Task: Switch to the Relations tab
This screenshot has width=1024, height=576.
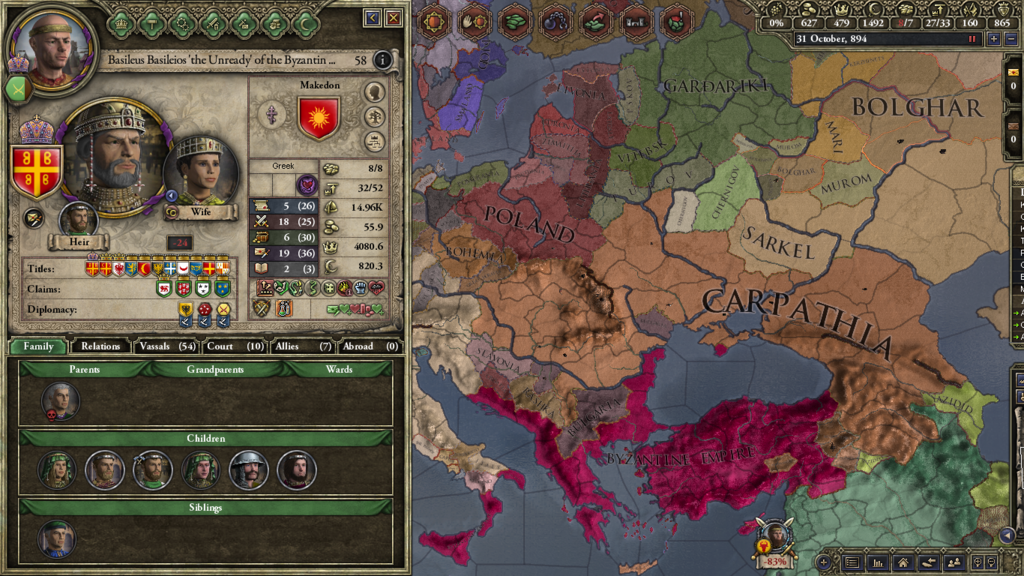Action: click(101, 346)
